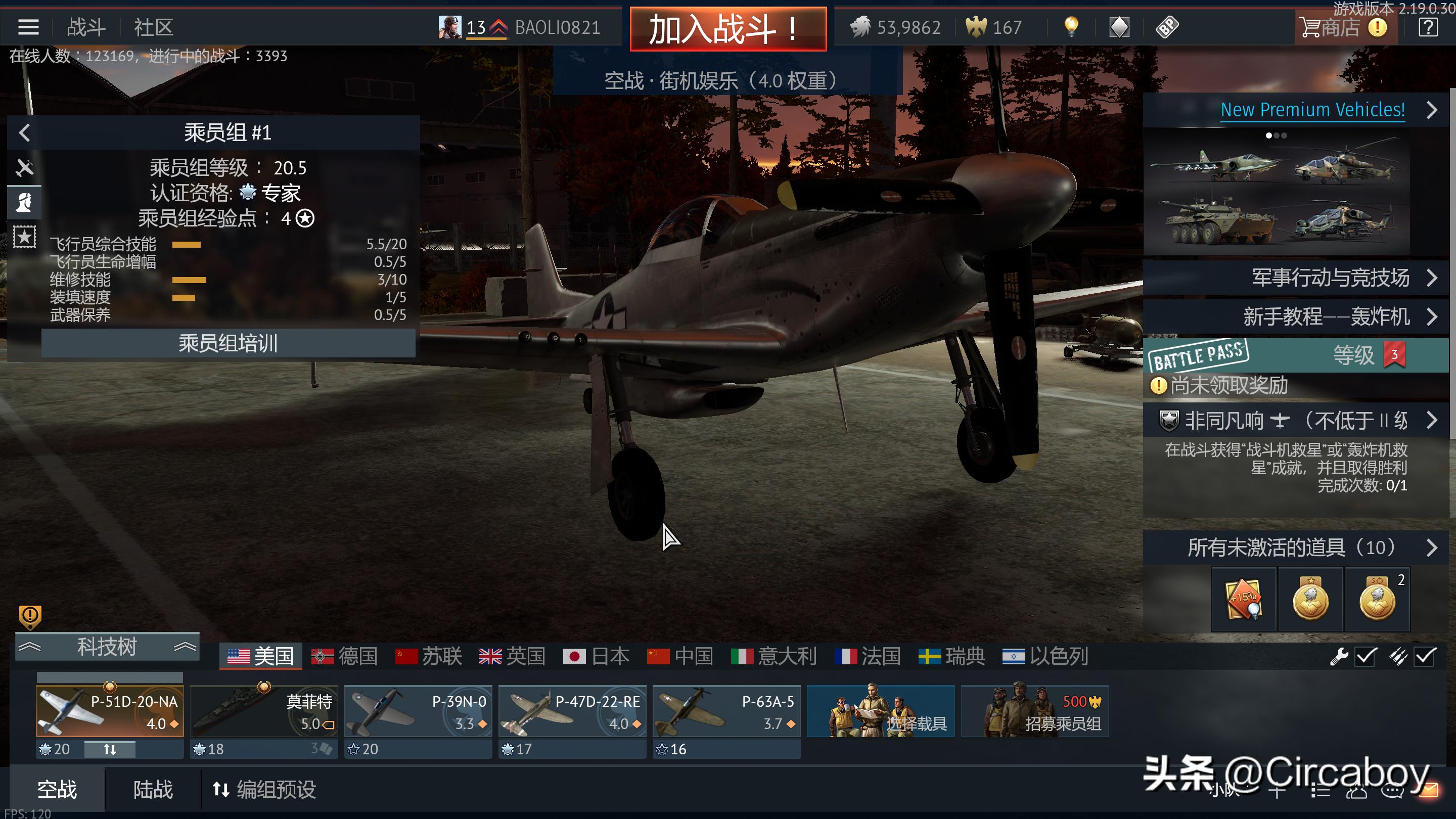Switch to 陆战 ground battles tab

(x=153, y=789)
